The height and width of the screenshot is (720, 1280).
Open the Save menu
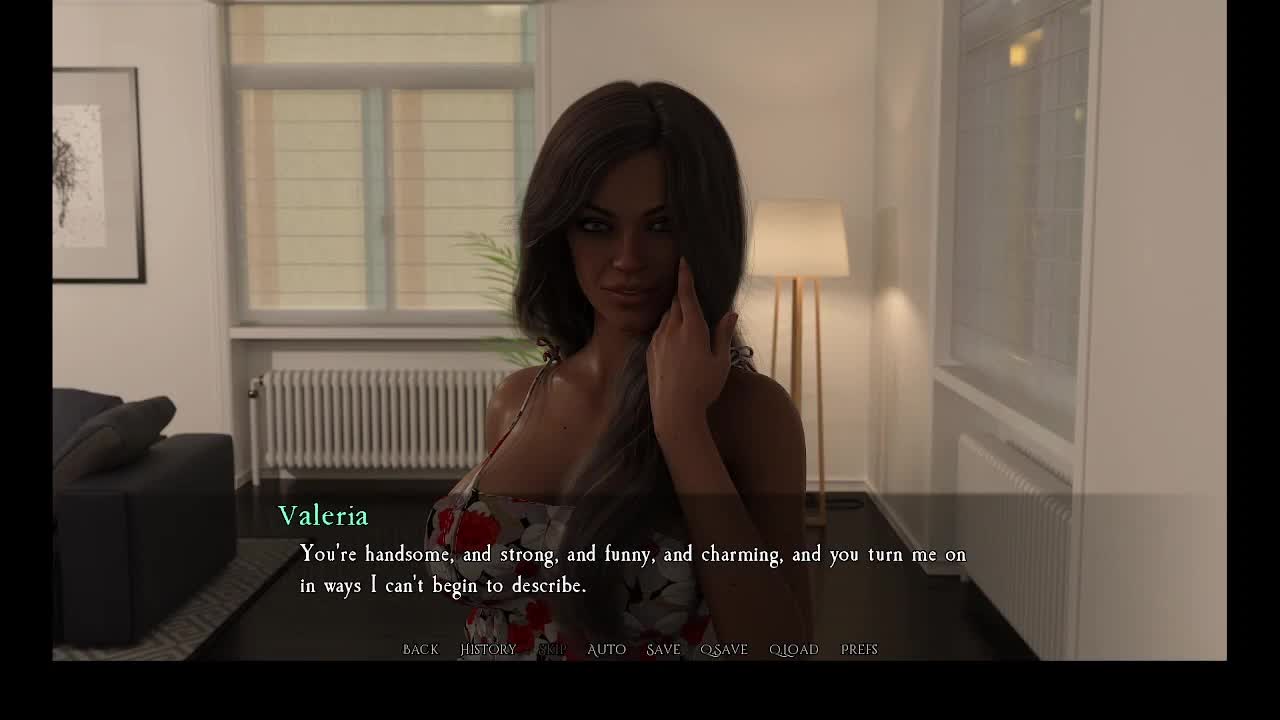[663, 650]
